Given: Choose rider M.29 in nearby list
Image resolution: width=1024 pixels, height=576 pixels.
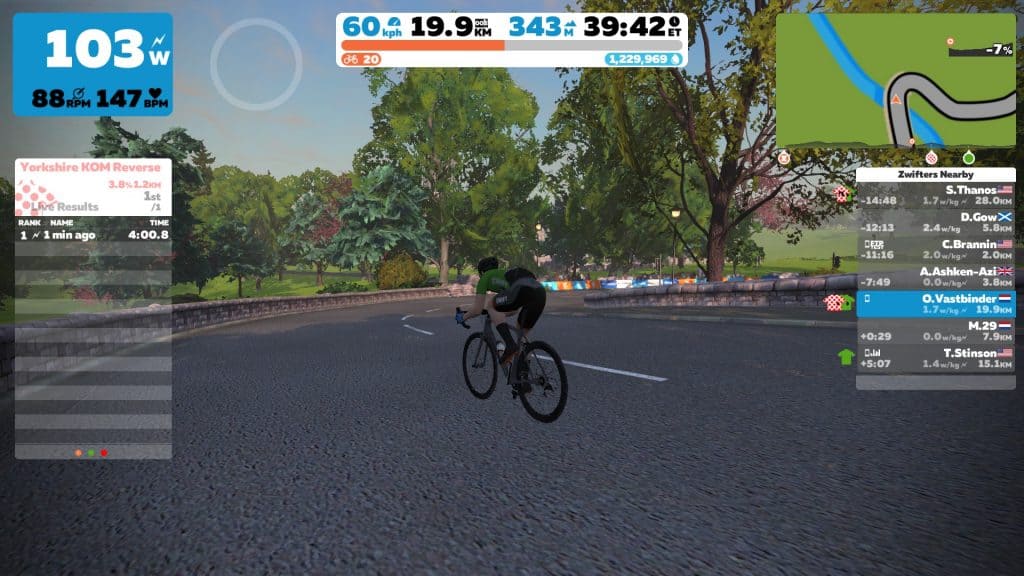Looking at the screenshot, I should tap(936, 331).
